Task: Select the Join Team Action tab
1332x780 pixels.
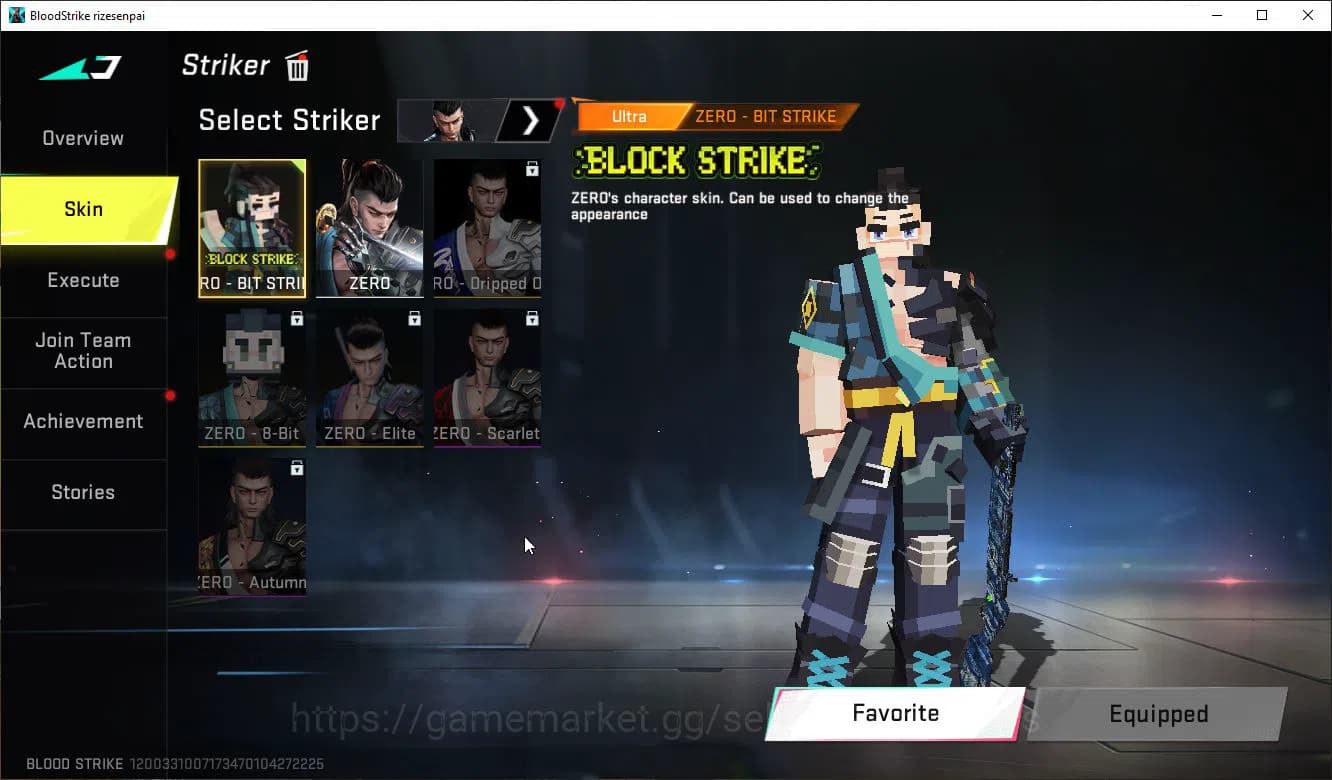Action: (84, 351)
